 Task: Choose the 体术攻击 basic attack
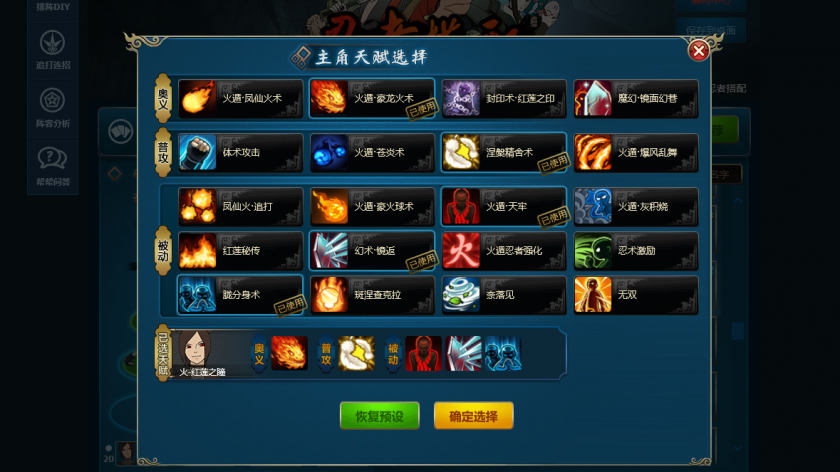tap(240, 153)
